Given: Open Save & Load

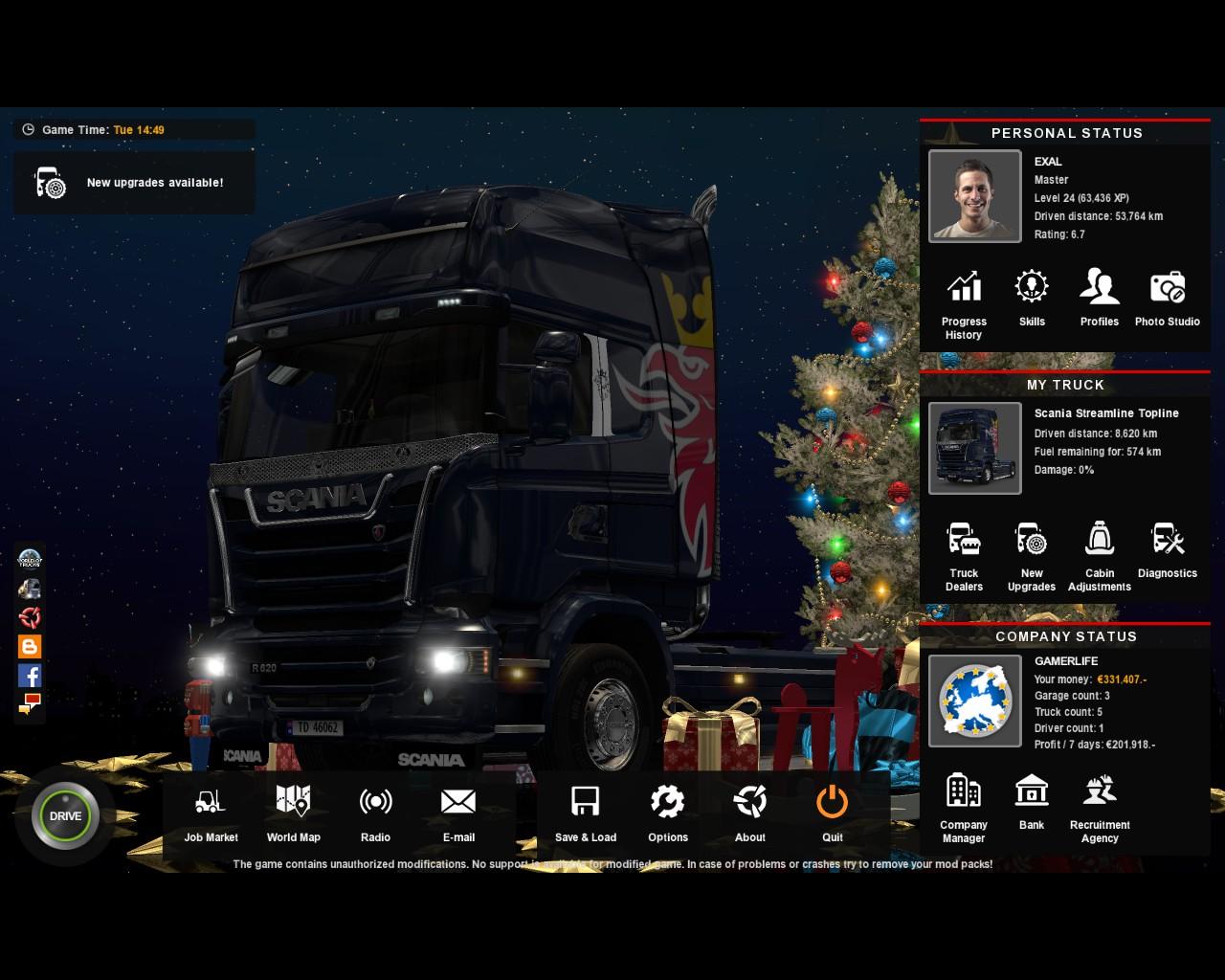Looking at the screenshot, I should (585, 813).
